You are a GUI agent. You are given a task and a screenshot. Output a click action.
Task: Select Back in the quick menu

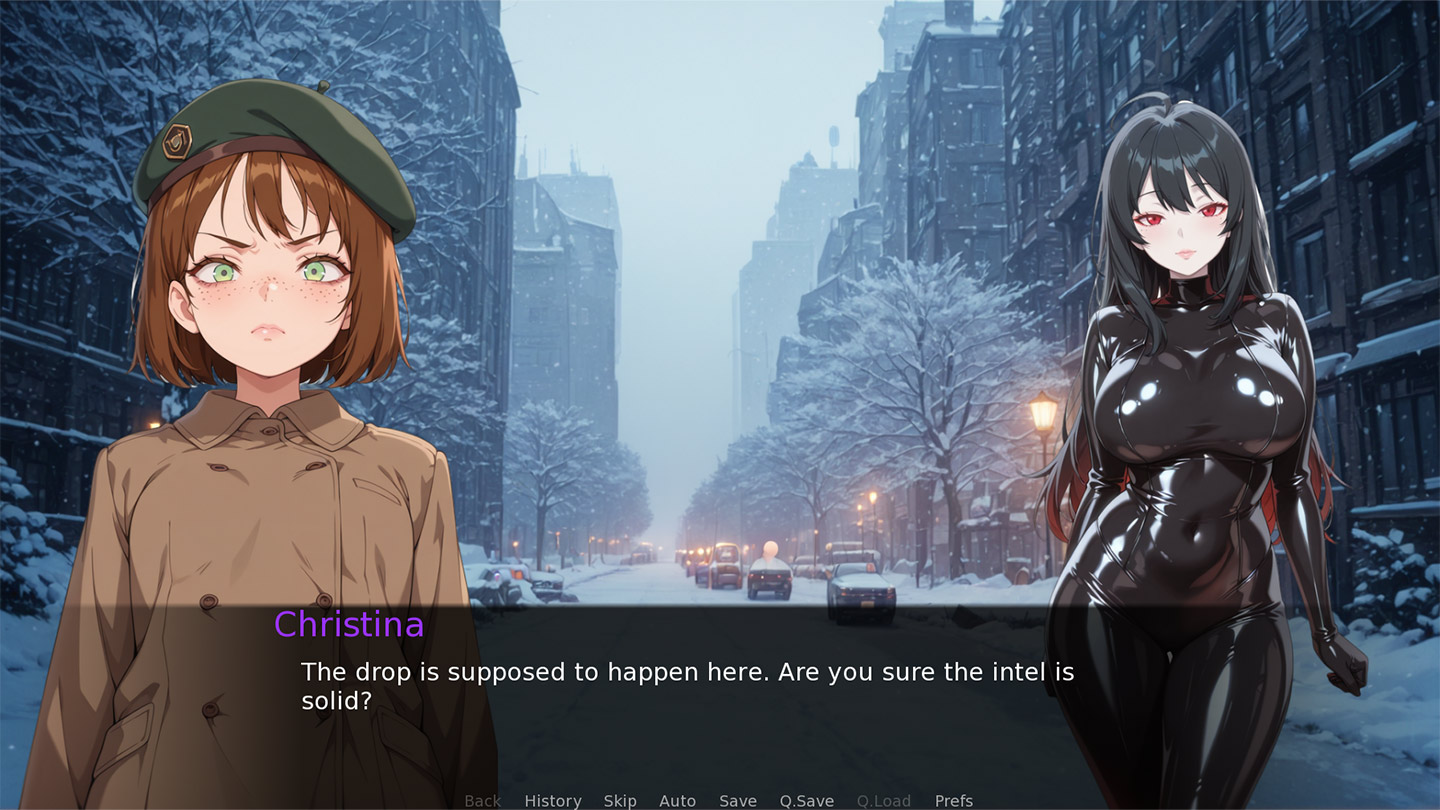point(483,800)
